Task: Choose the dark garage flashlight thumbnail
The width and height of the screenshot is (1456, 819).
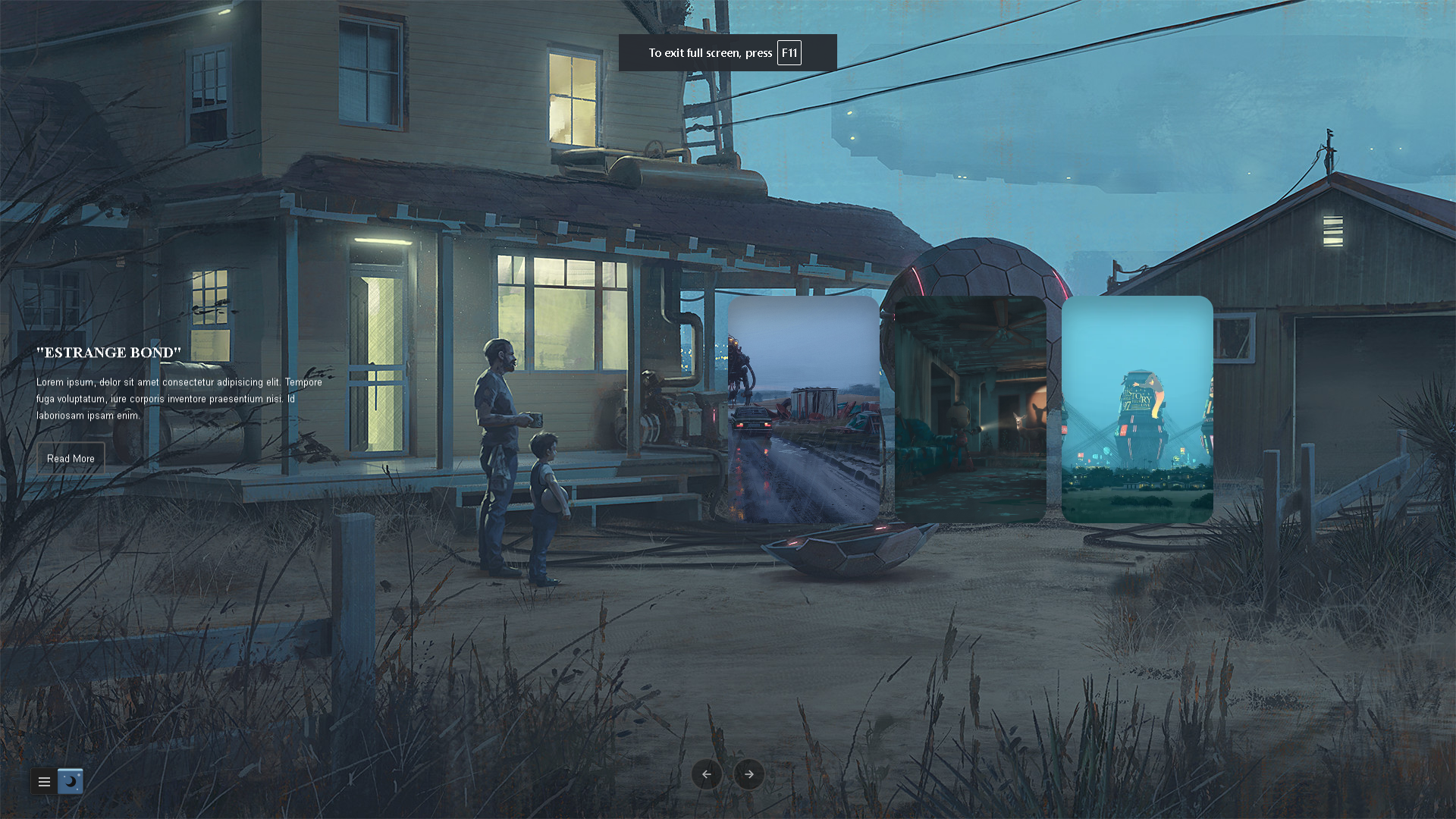Action: [970, 409]
